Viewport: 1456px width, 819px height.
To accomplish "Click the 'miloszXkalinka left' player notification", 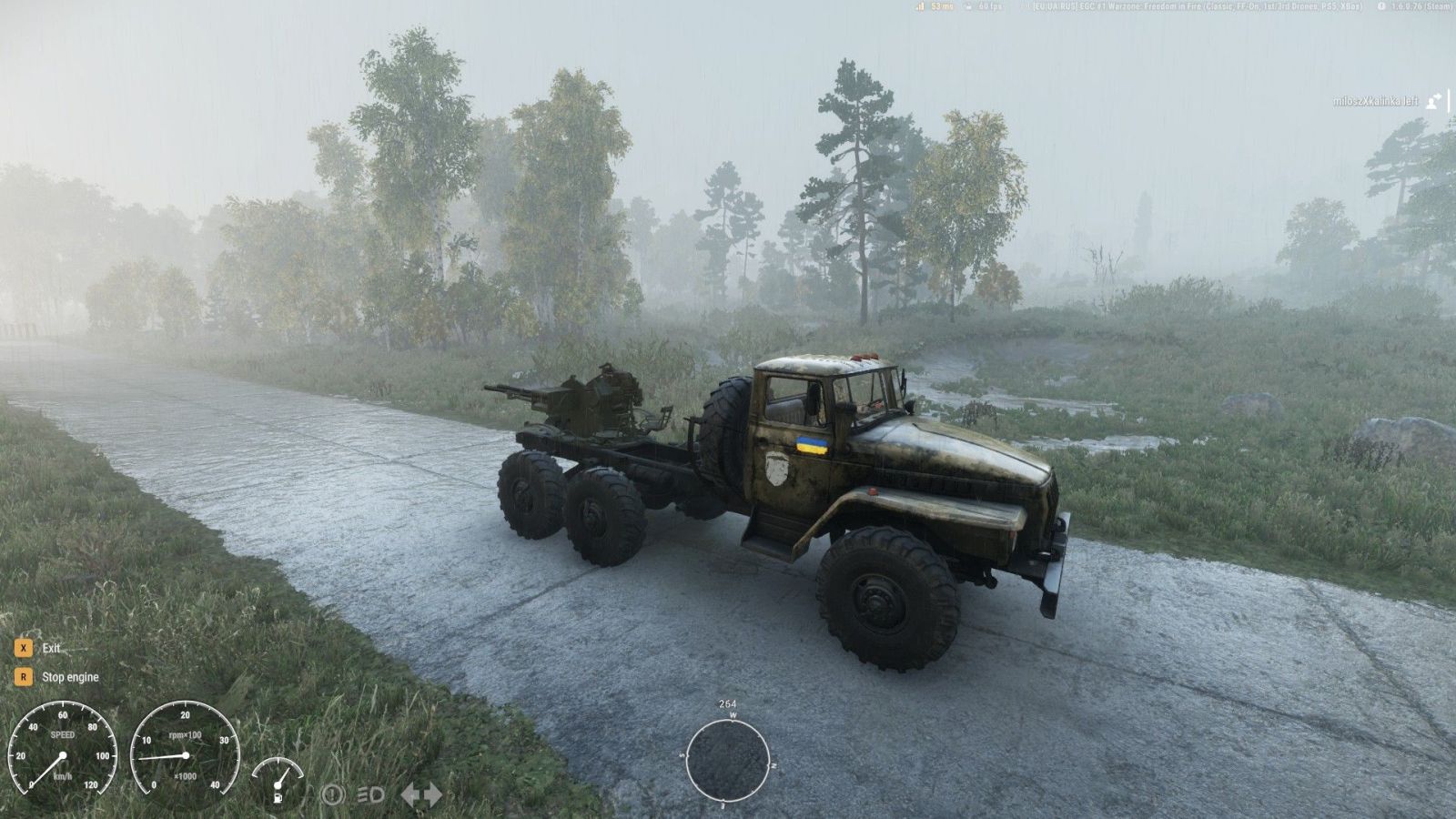I will point(1375,101).
